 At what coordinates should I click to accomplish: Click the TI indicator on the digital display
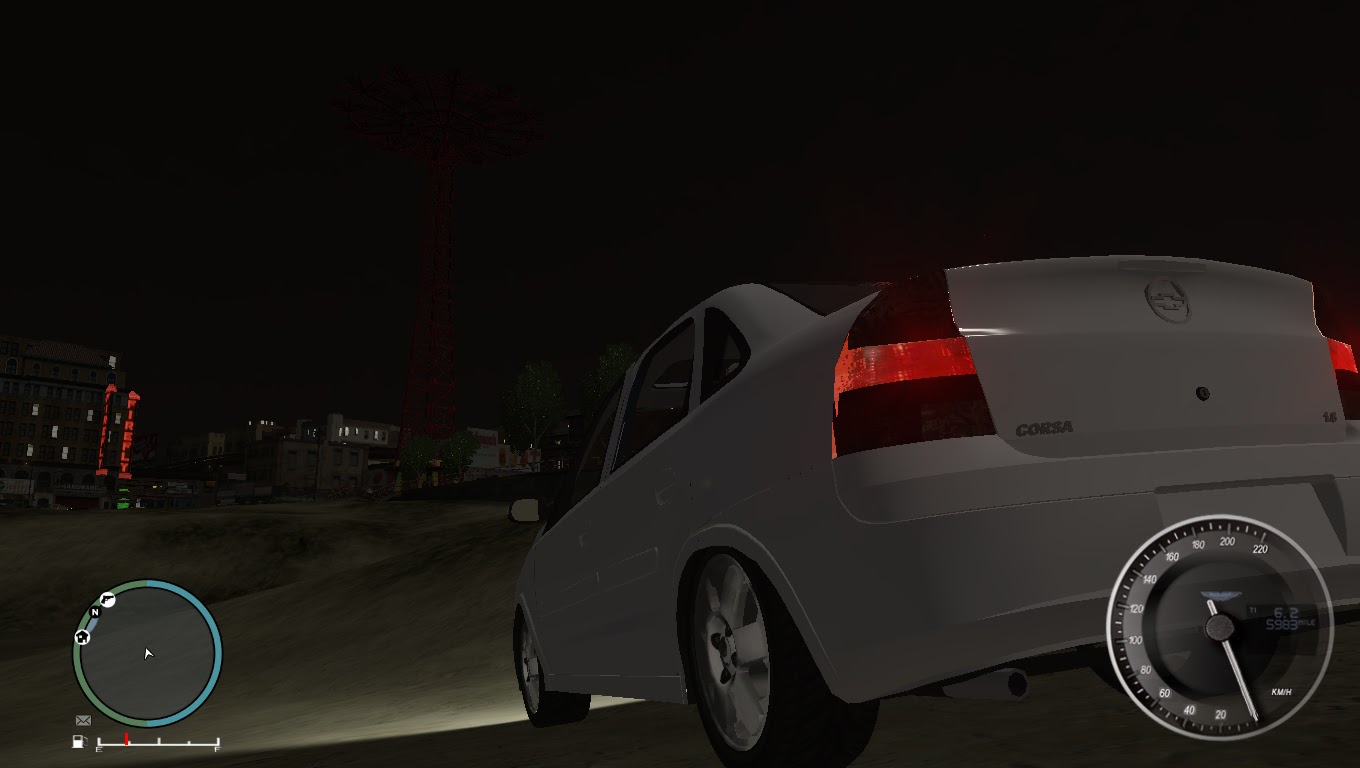point(1254,609)
